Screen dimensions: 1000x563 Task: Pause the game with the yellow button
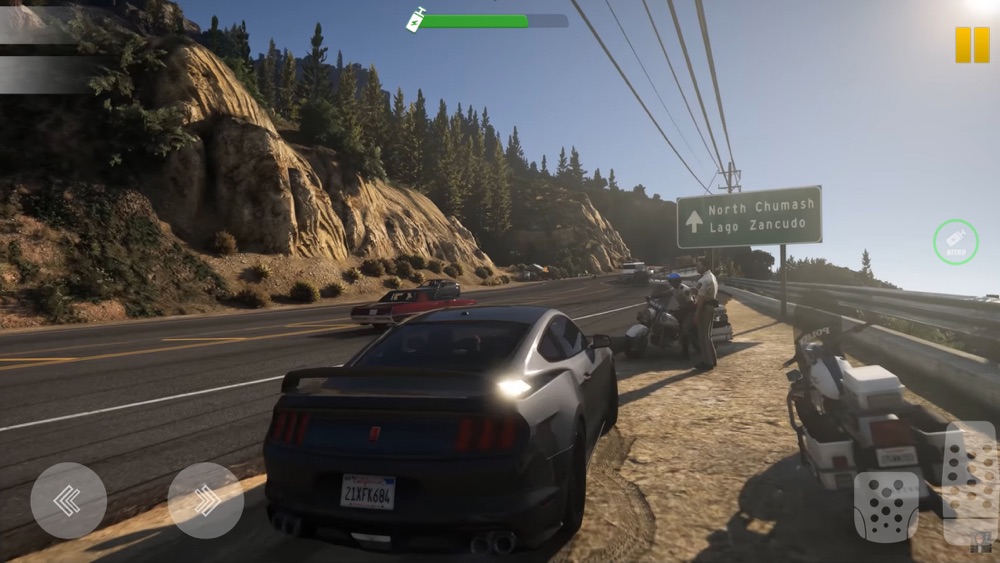pos(971,44)
